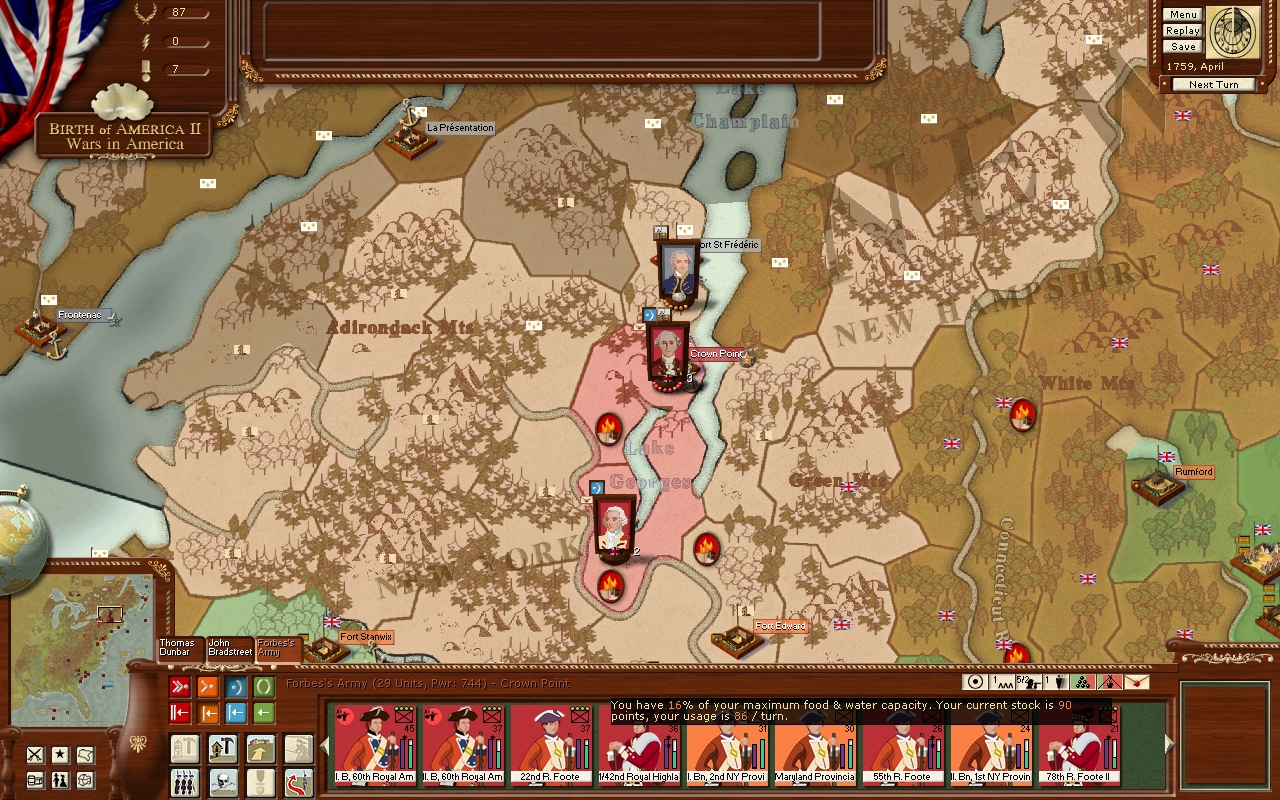Choose the orange offensive posture

[208, 687]
